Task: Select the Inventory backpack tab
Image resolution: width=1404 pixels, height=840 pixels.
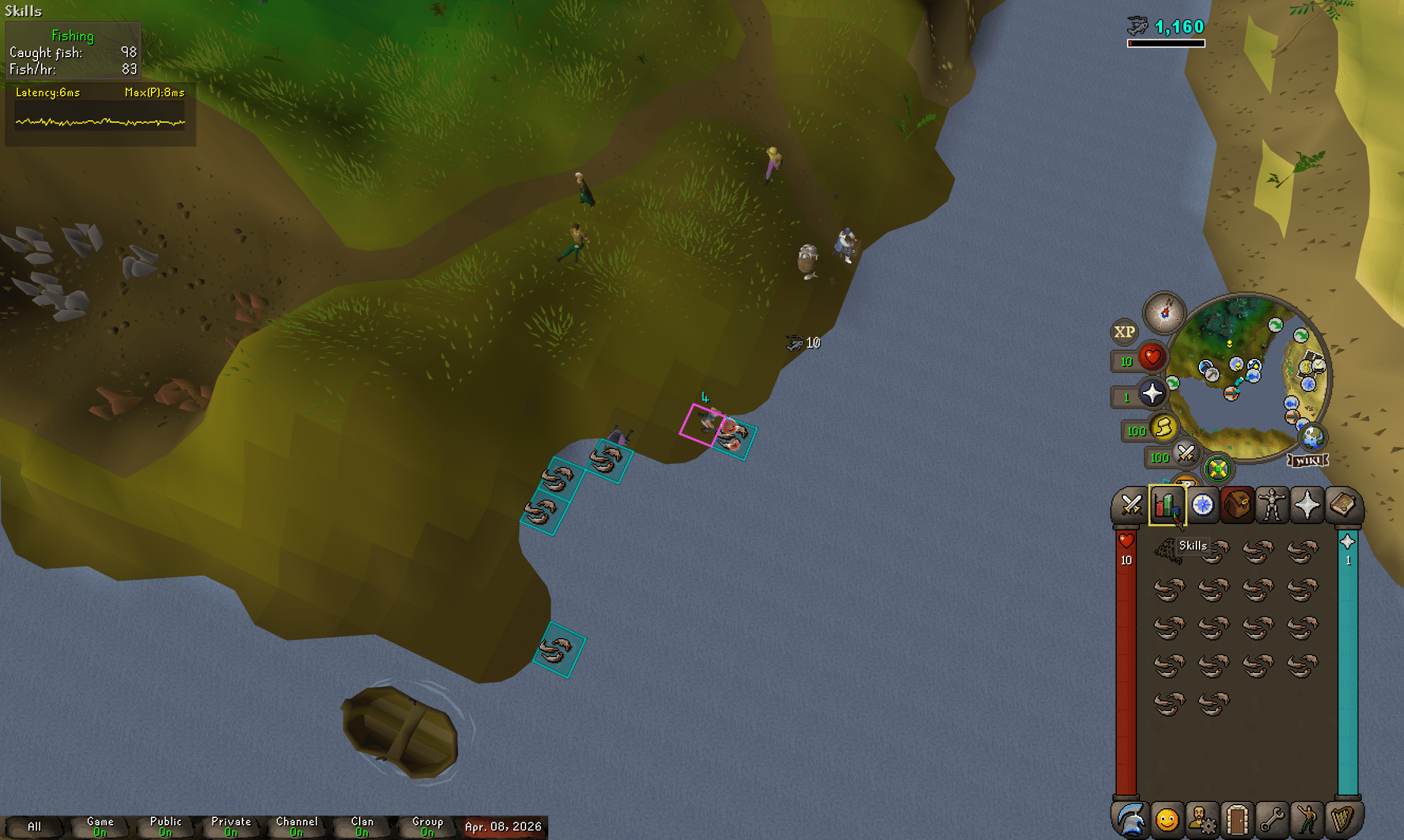Action: point(1237,506)
